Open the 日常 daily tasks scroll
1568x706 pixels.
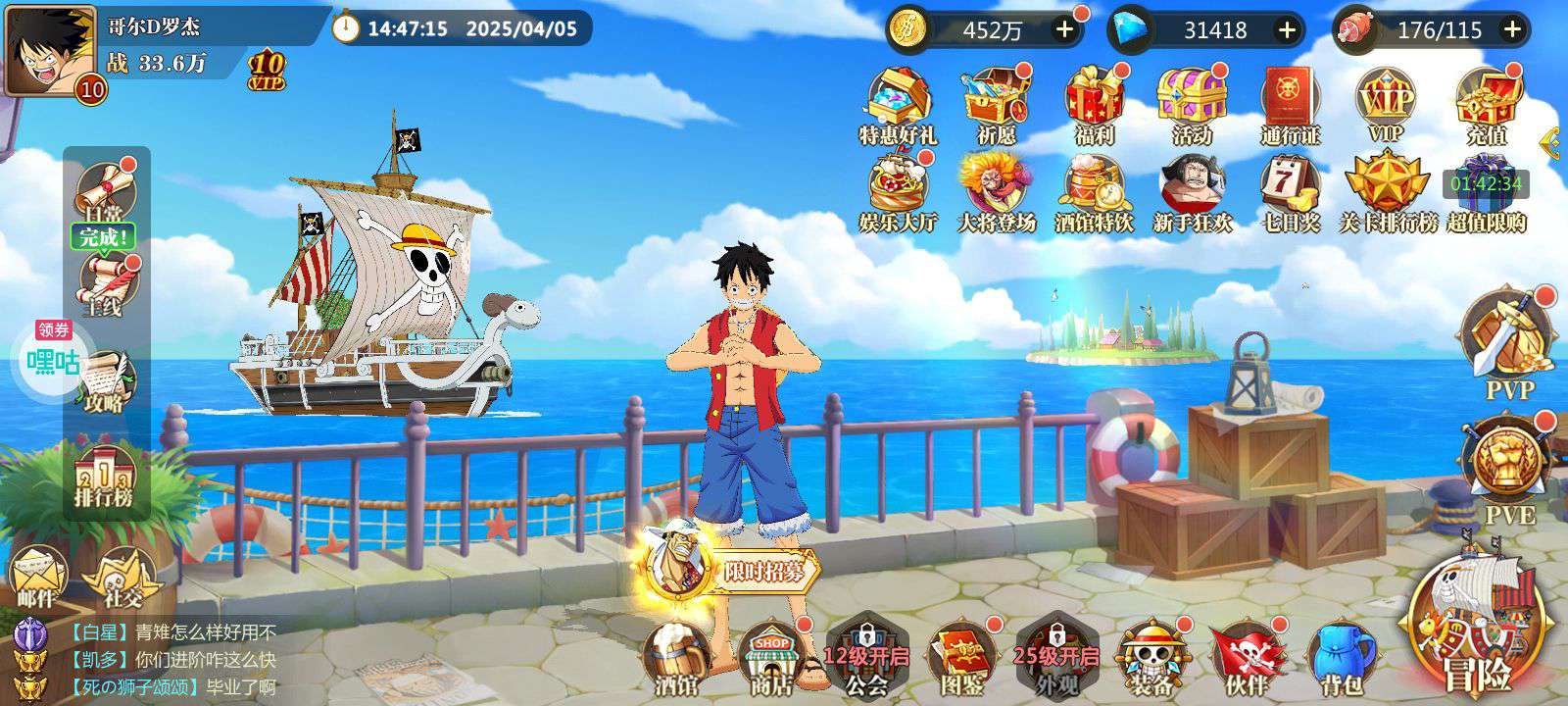104,189
